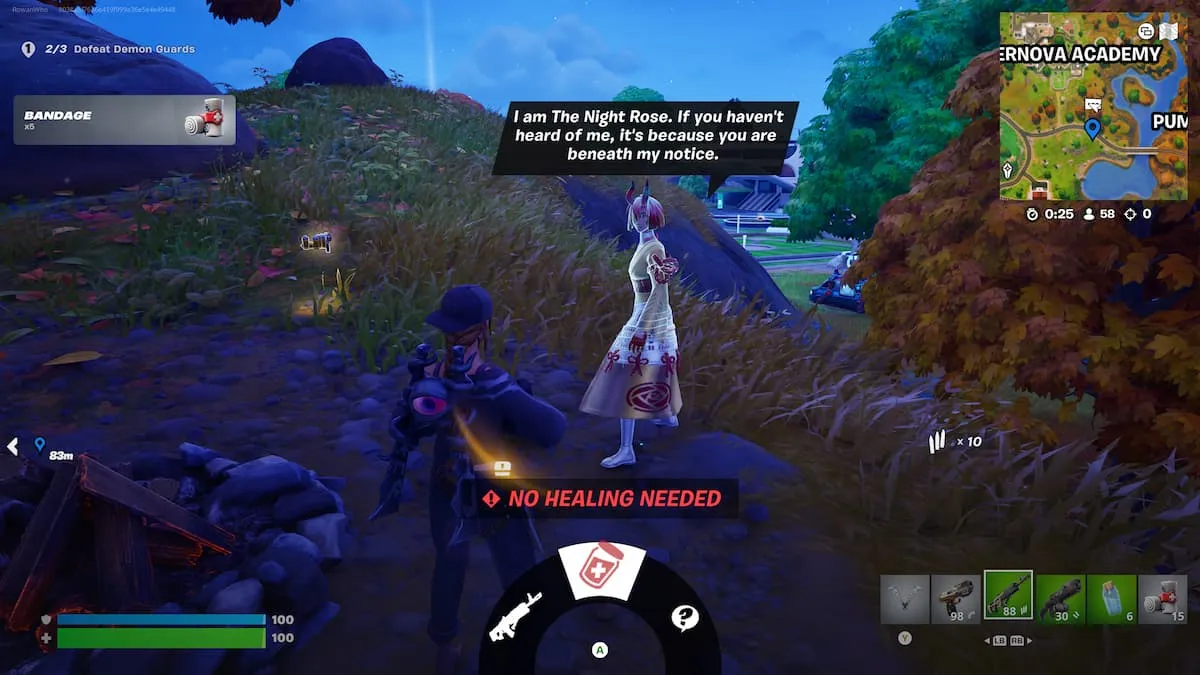Open the Defeat Demon Guards objective tracker
Screen dimensions: 1200x675
pyautogui.click(x=108, y=49)
